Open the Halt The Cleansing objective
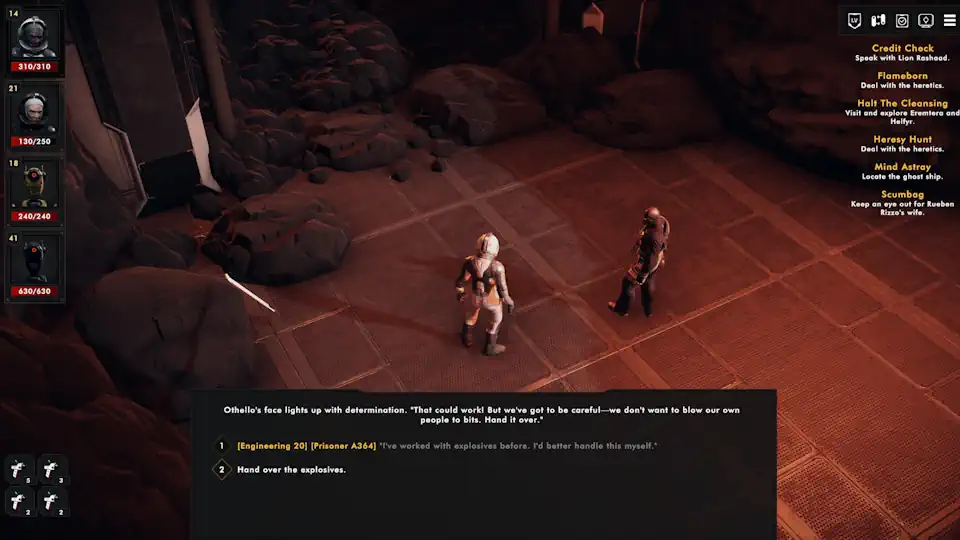The image size is (960, 540). 902,103
